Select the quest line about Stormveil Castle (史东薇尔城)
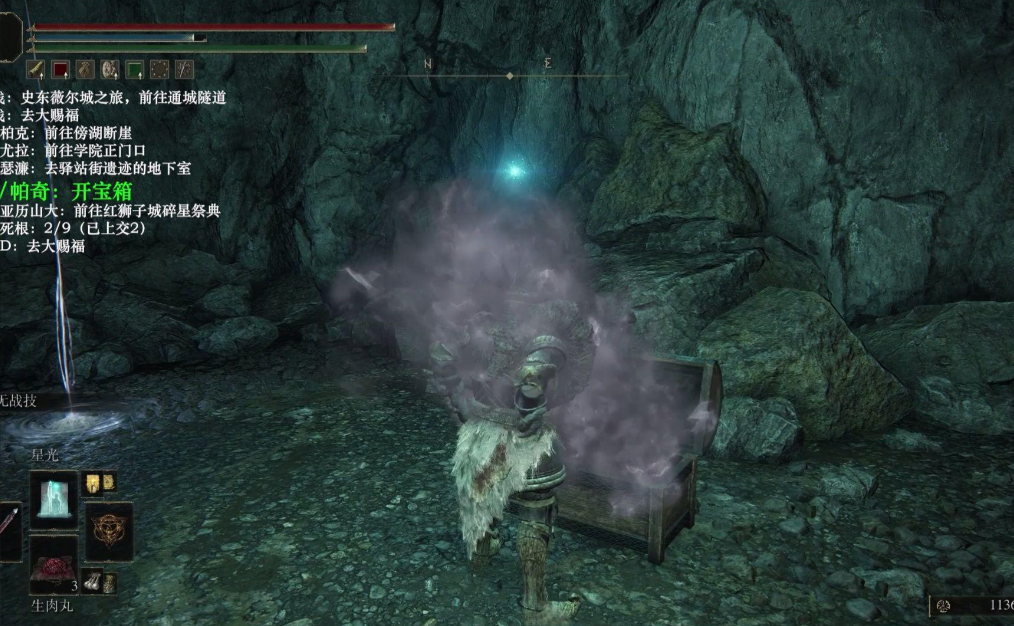Screen dimensions: 1014x626 pyautogui.click(x=110, y=97)
